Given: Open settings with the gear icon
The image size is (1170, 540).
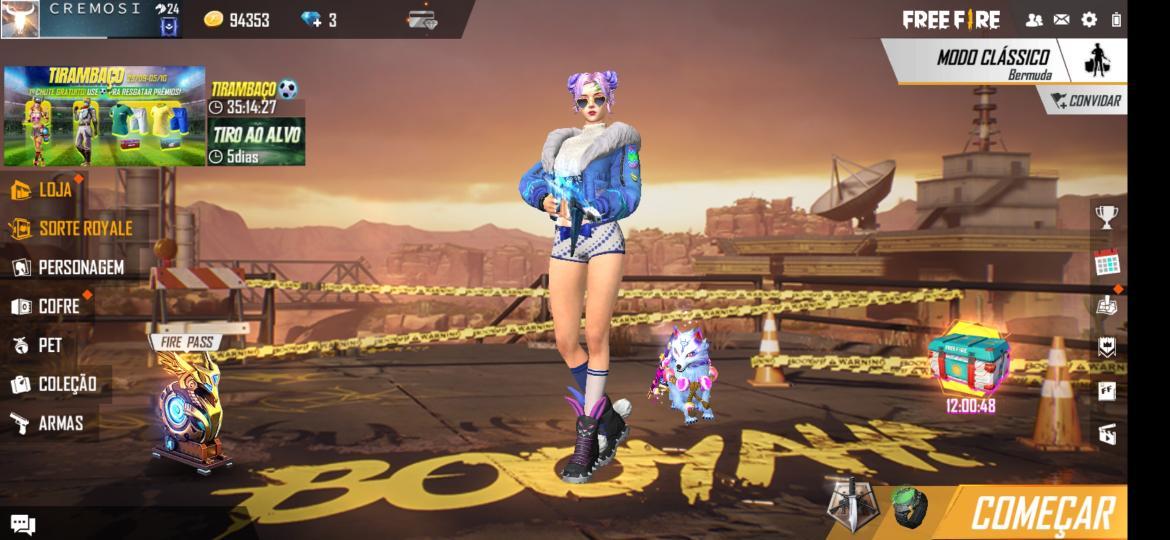Looking at the screenshot, I should pos(1089,20).
